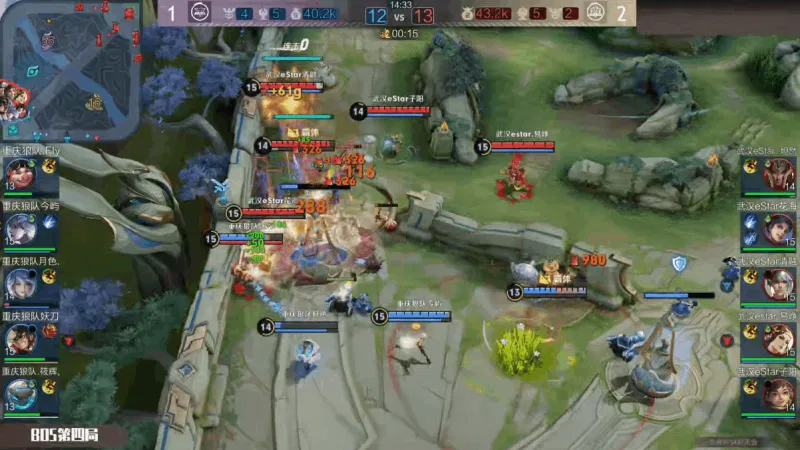Open the minimap in the corner
800x450 pixels.
click(x=69, y=70)
